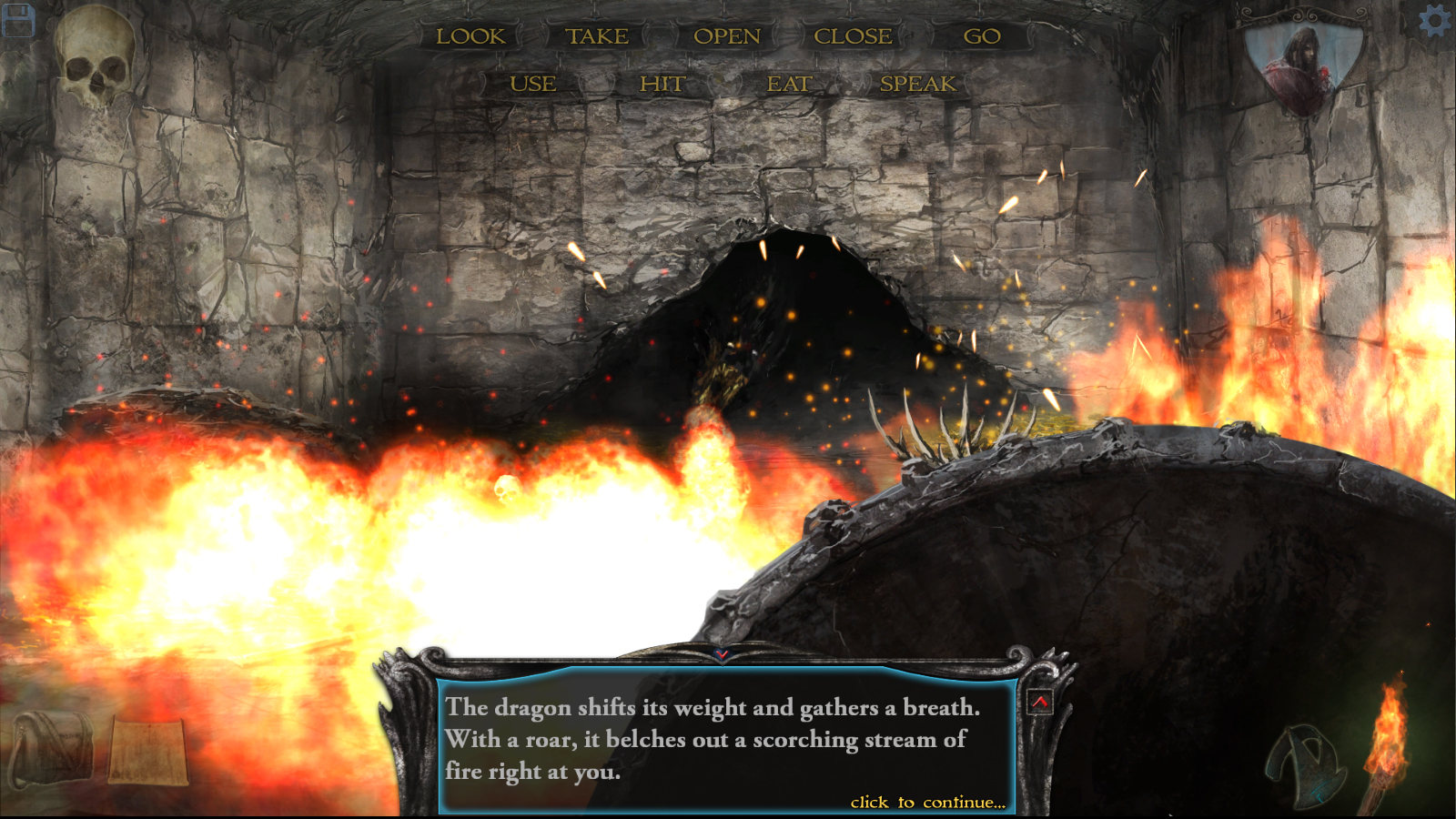The height and width of the screenshot is (819, 1456).
Task: Select the LOOK command
Action: pos(471,37)
